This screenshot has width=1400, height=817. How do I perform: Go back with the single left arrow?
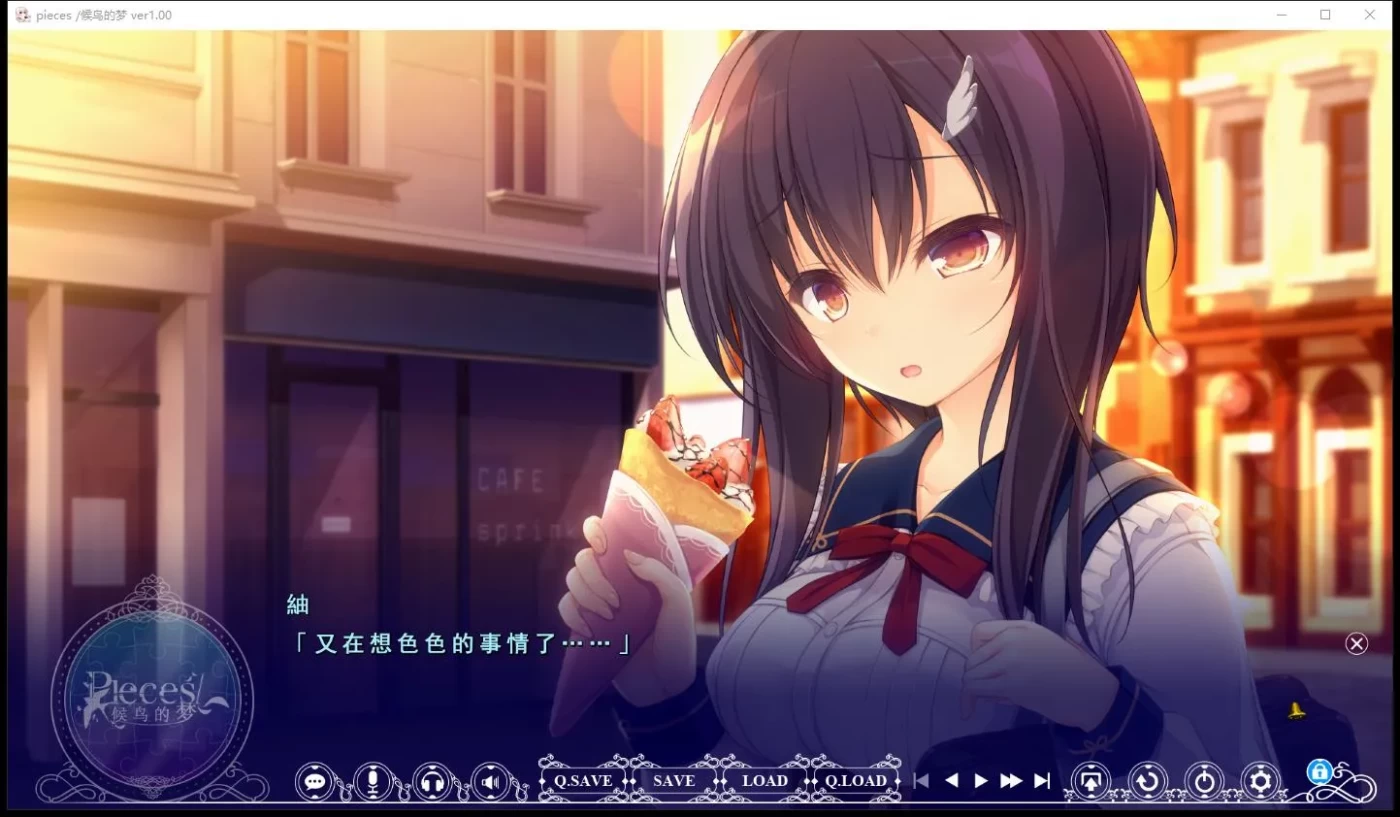tap(952, 781)
